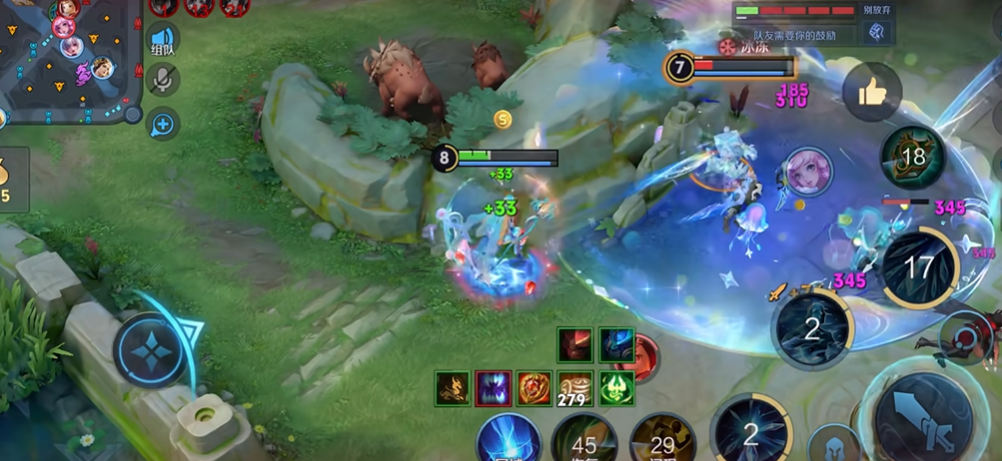Toggle the 组队 team voice speaker

[163, 42]
